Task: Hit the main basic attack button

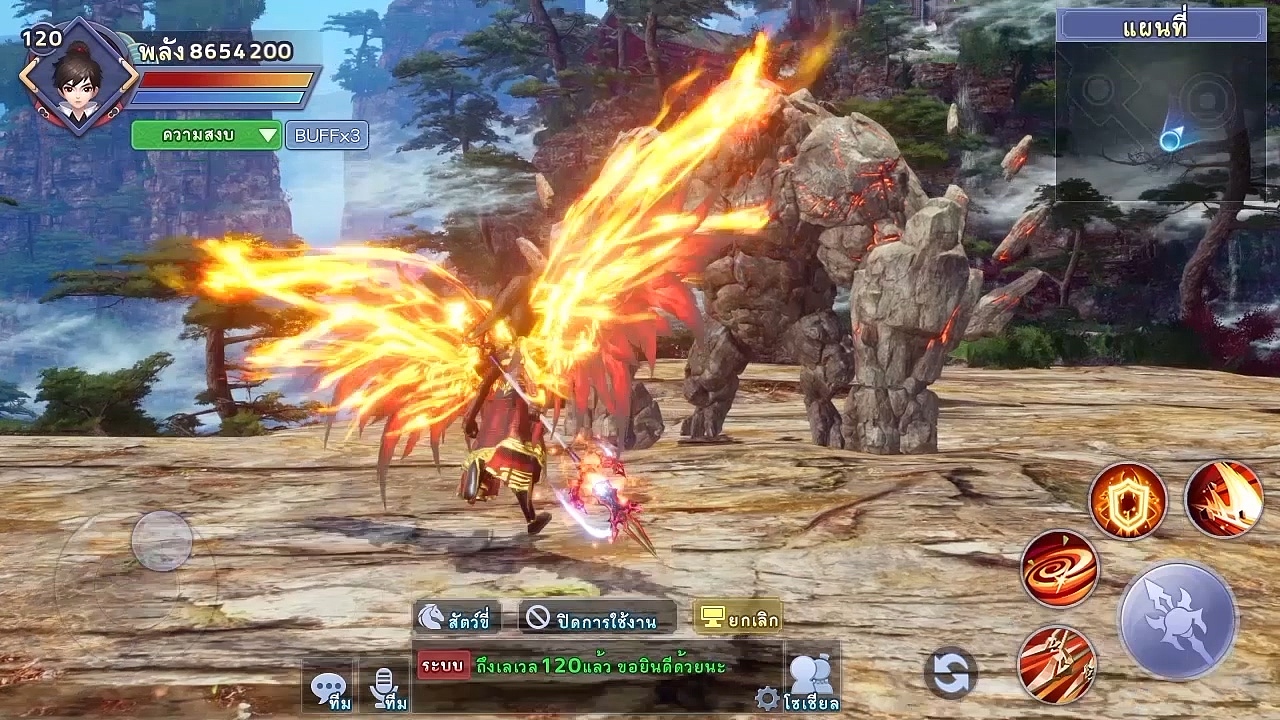Action: 1178,621
